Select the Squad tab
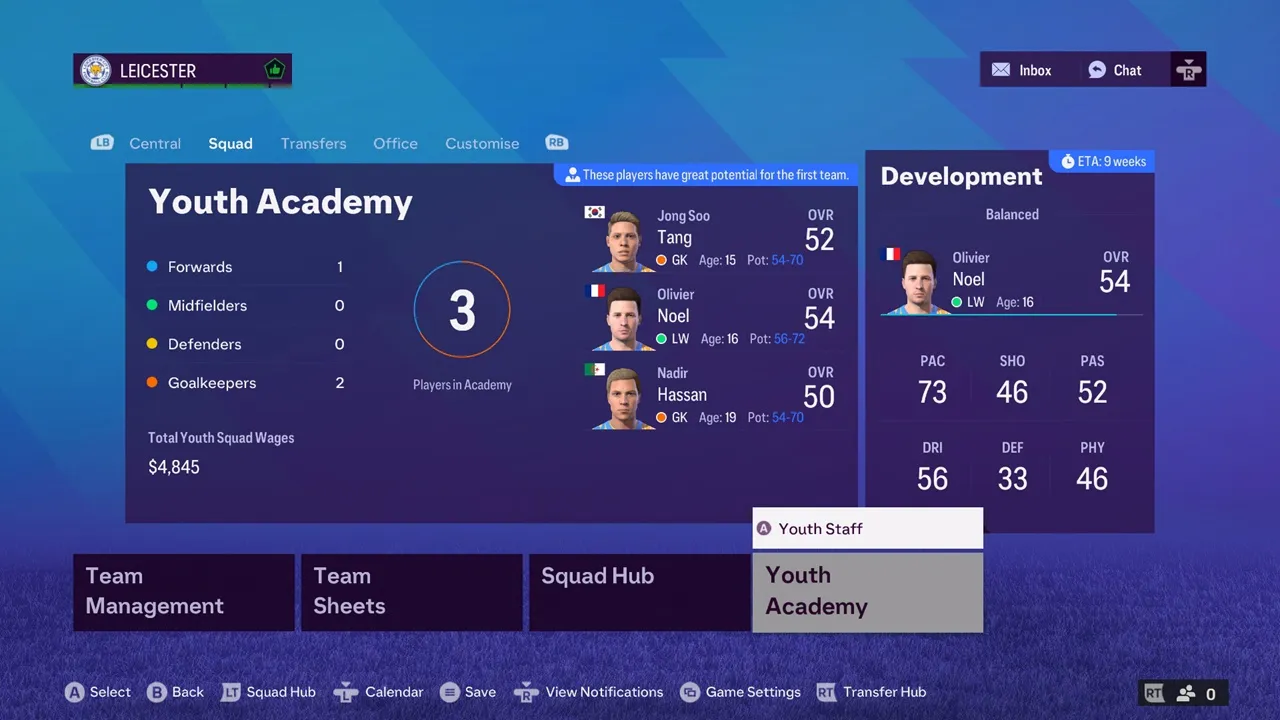The width and height of the screenshot is (1280, 720). point(230,143)
